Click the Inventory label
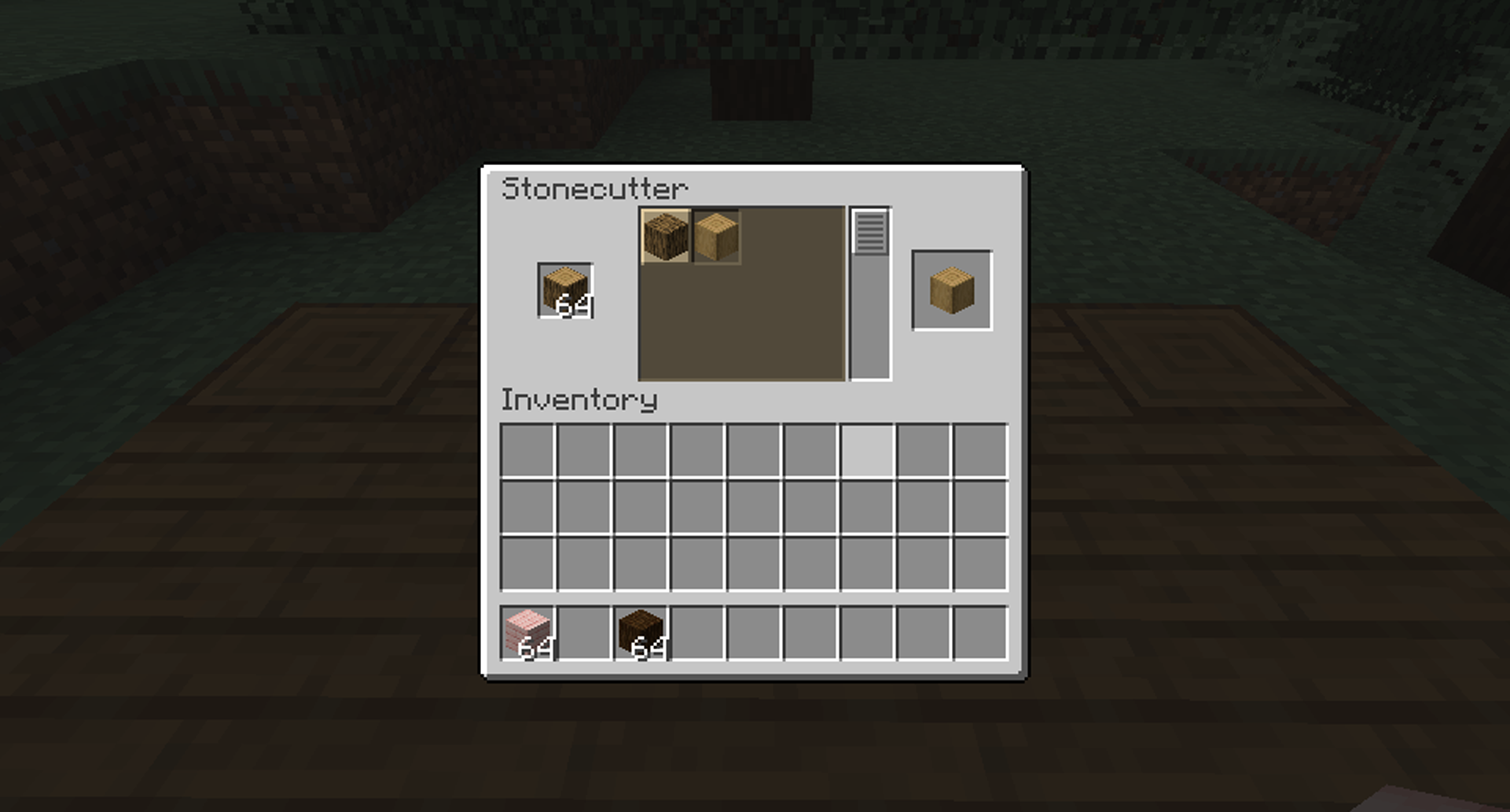Screen dimensions: 1510x812 (x=579, y=400)
